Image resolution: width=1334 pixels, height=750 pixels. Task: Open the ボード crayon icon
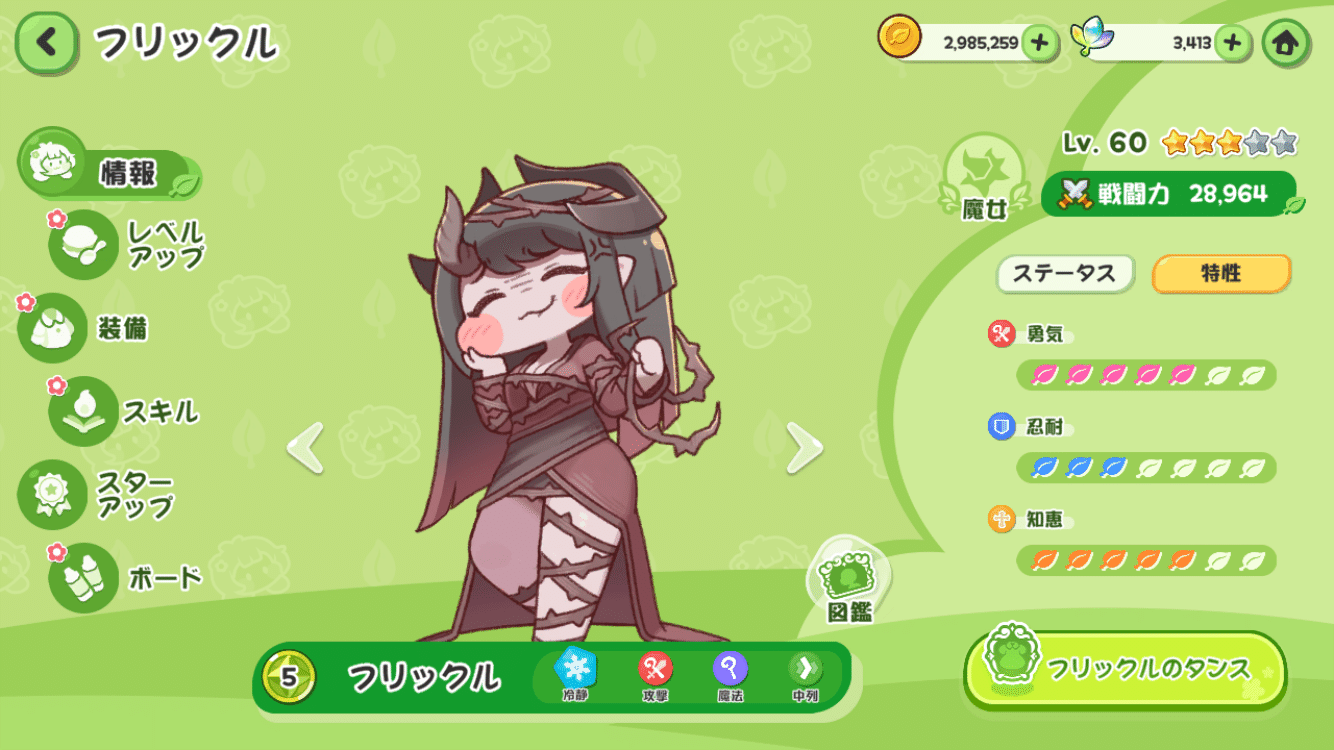click(81, 573)
